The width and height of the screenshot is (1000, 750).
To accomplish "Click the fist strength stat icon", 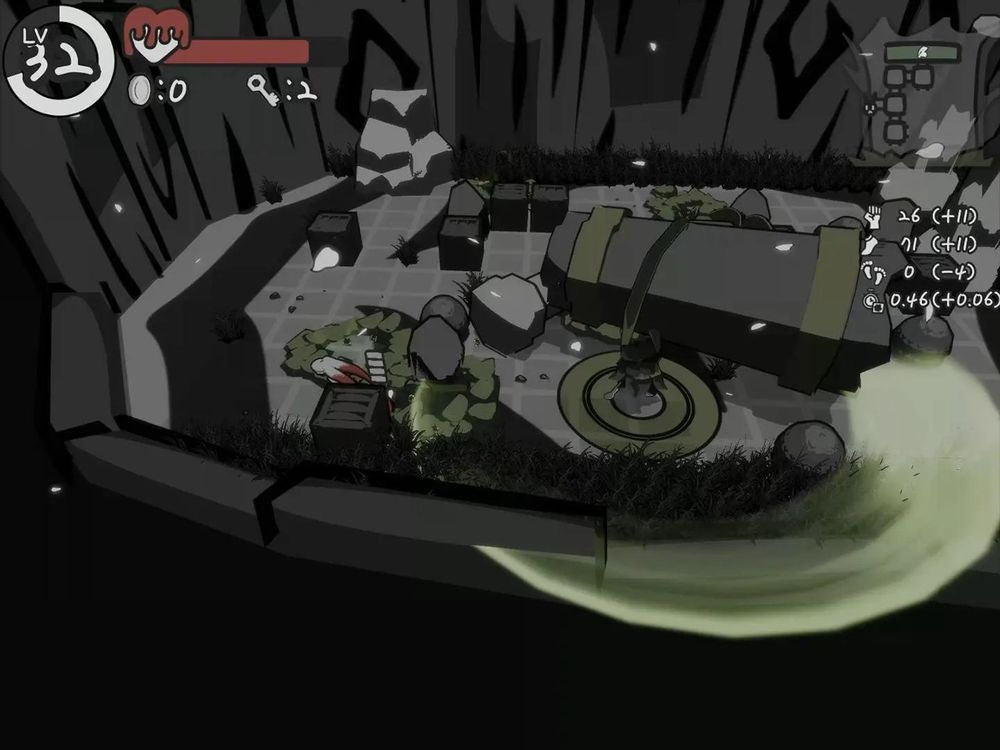I will click(872, 218).
